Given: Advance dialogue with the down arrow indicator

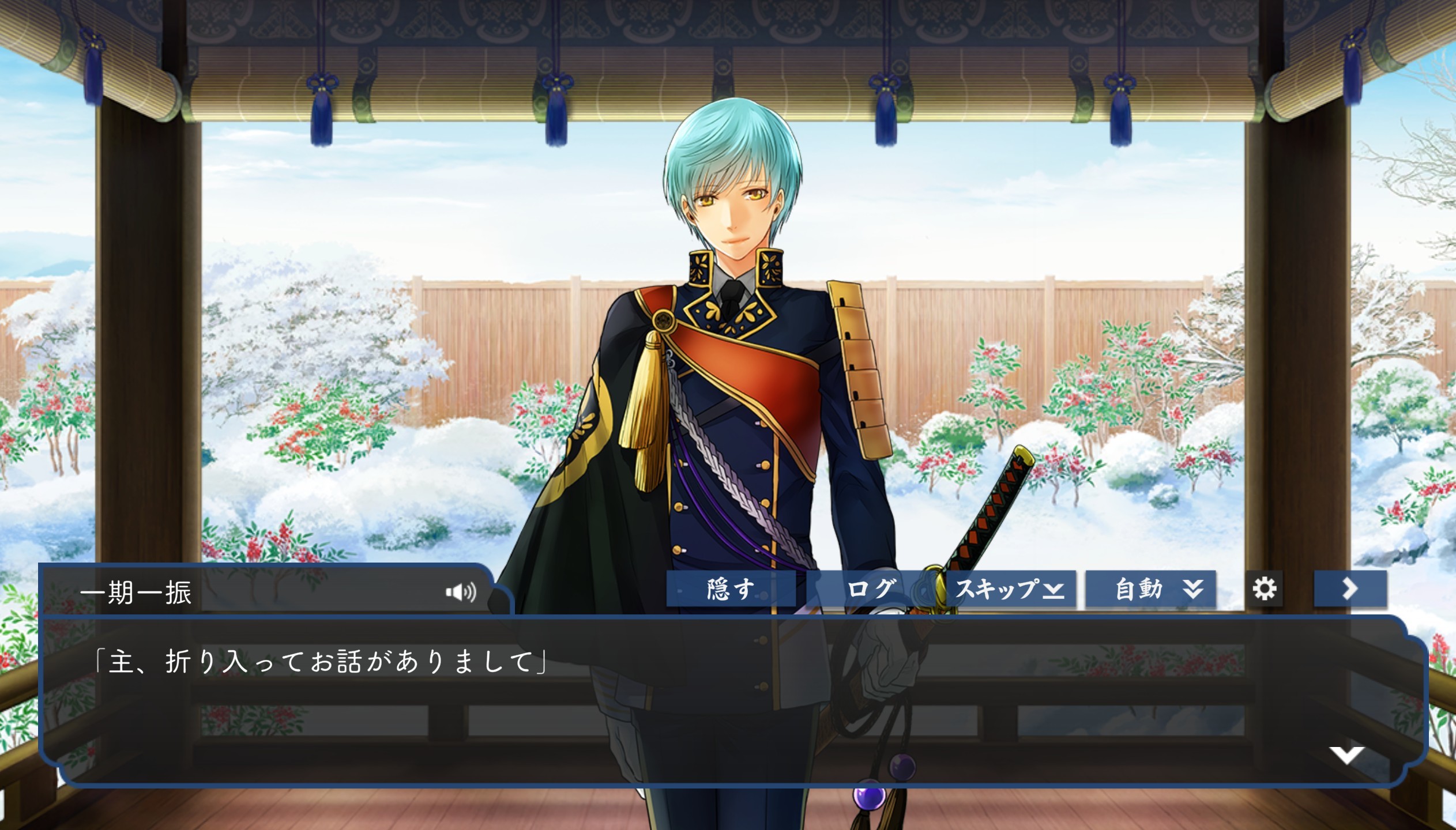Looking at the screenshot, I should point(1346,754).
